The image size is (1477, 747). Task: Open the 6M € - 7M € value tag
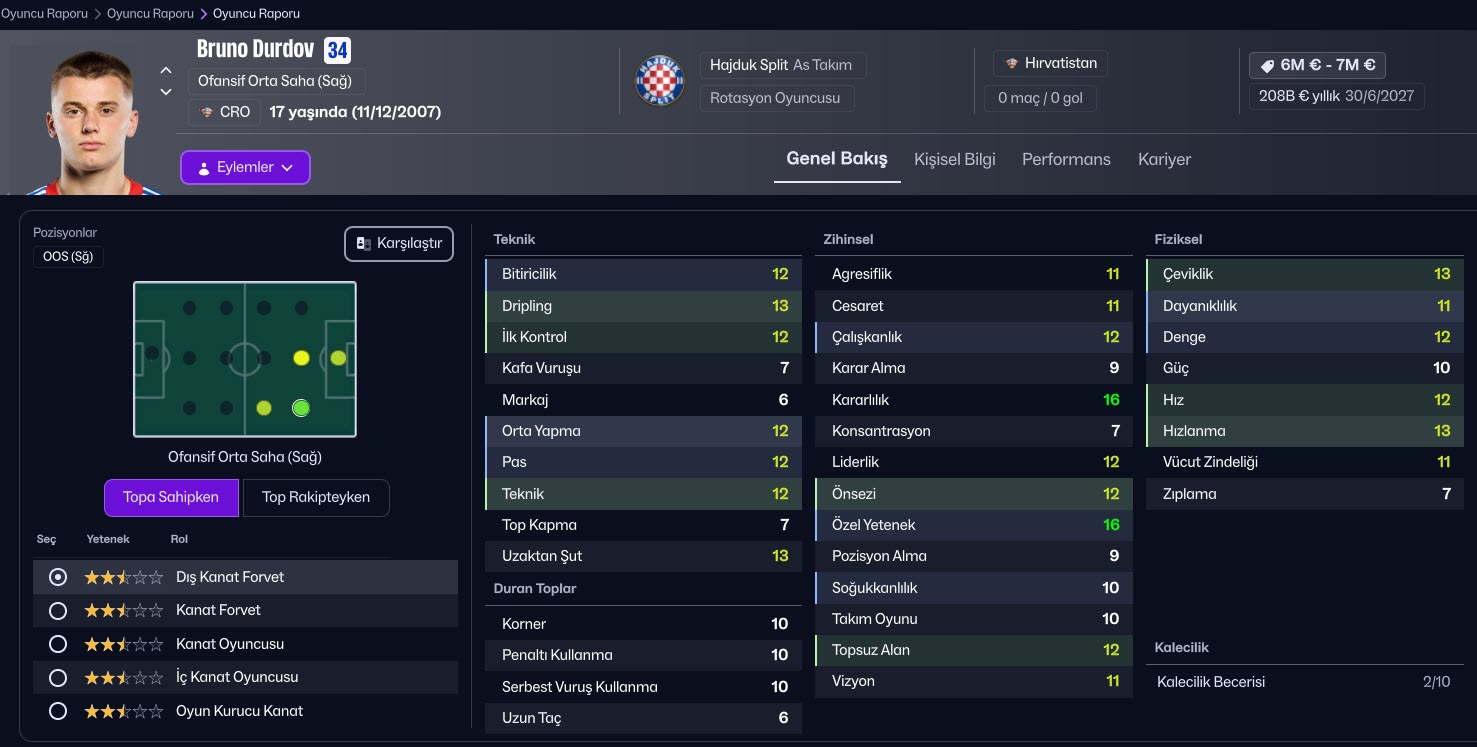[1317, 65]
